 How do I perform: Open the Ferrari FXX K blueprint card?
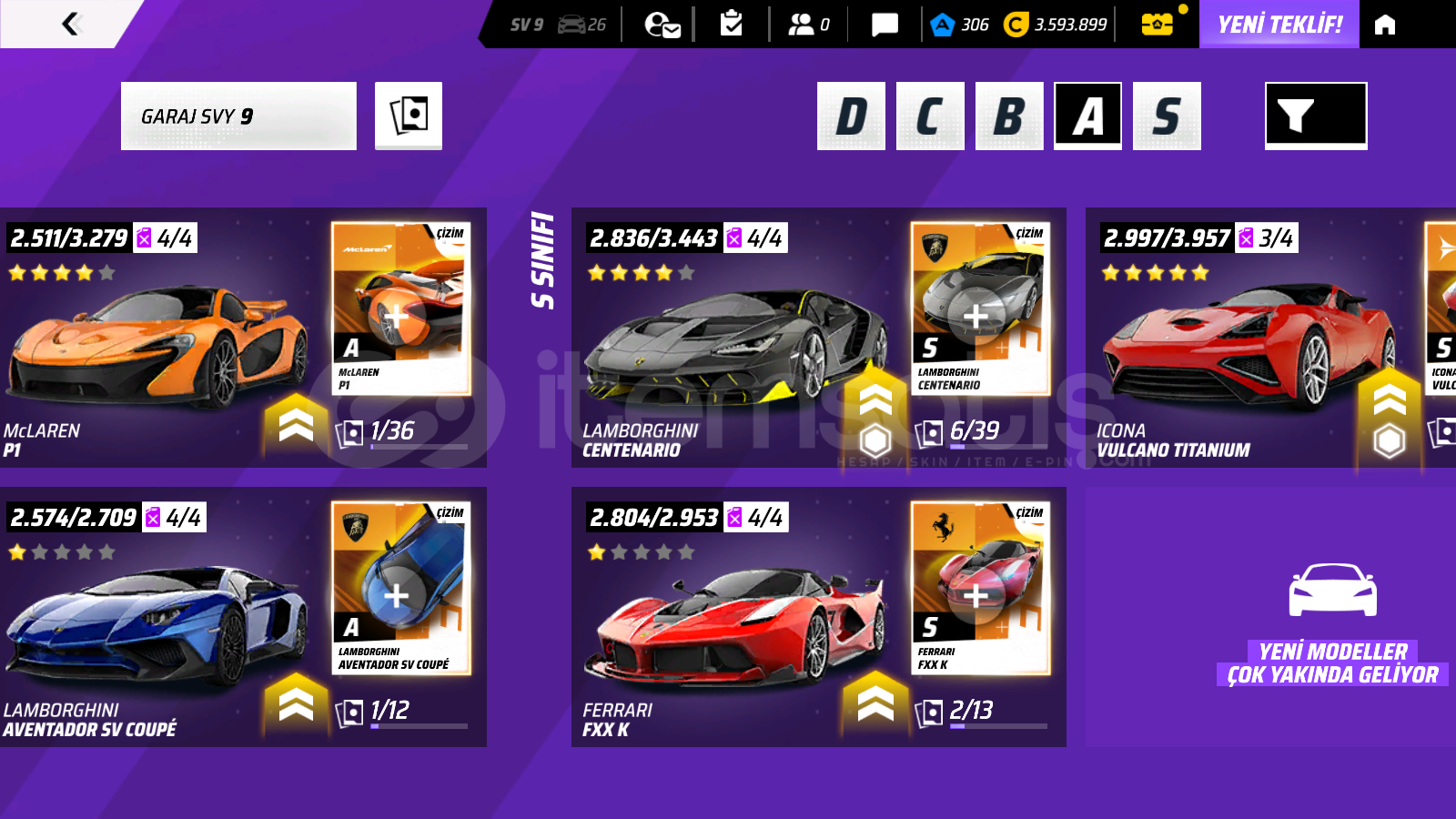tap(980, 589)
